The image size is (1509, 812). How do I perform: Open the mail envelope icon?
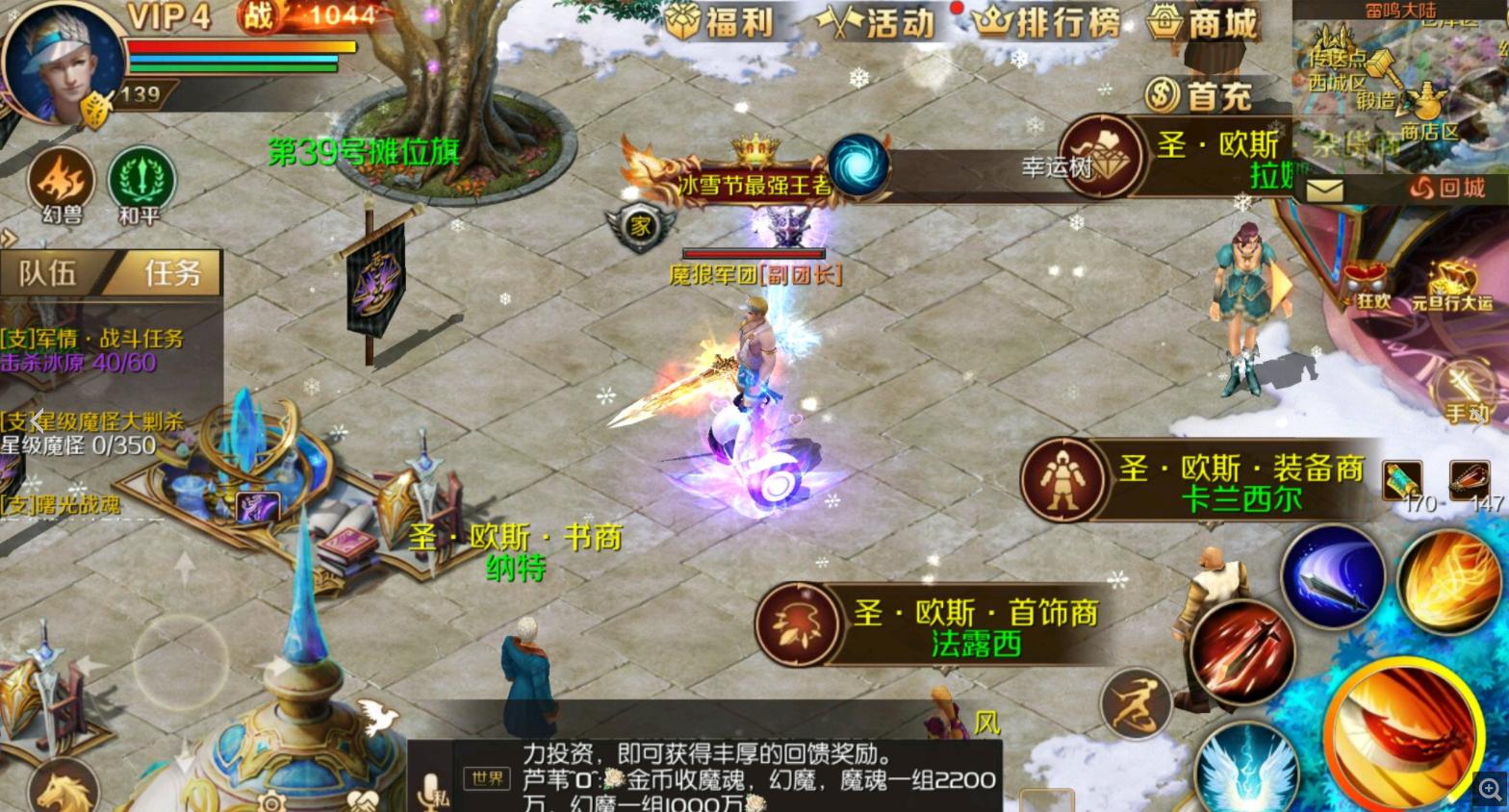pyautogui.click(x=1323, y=189)
